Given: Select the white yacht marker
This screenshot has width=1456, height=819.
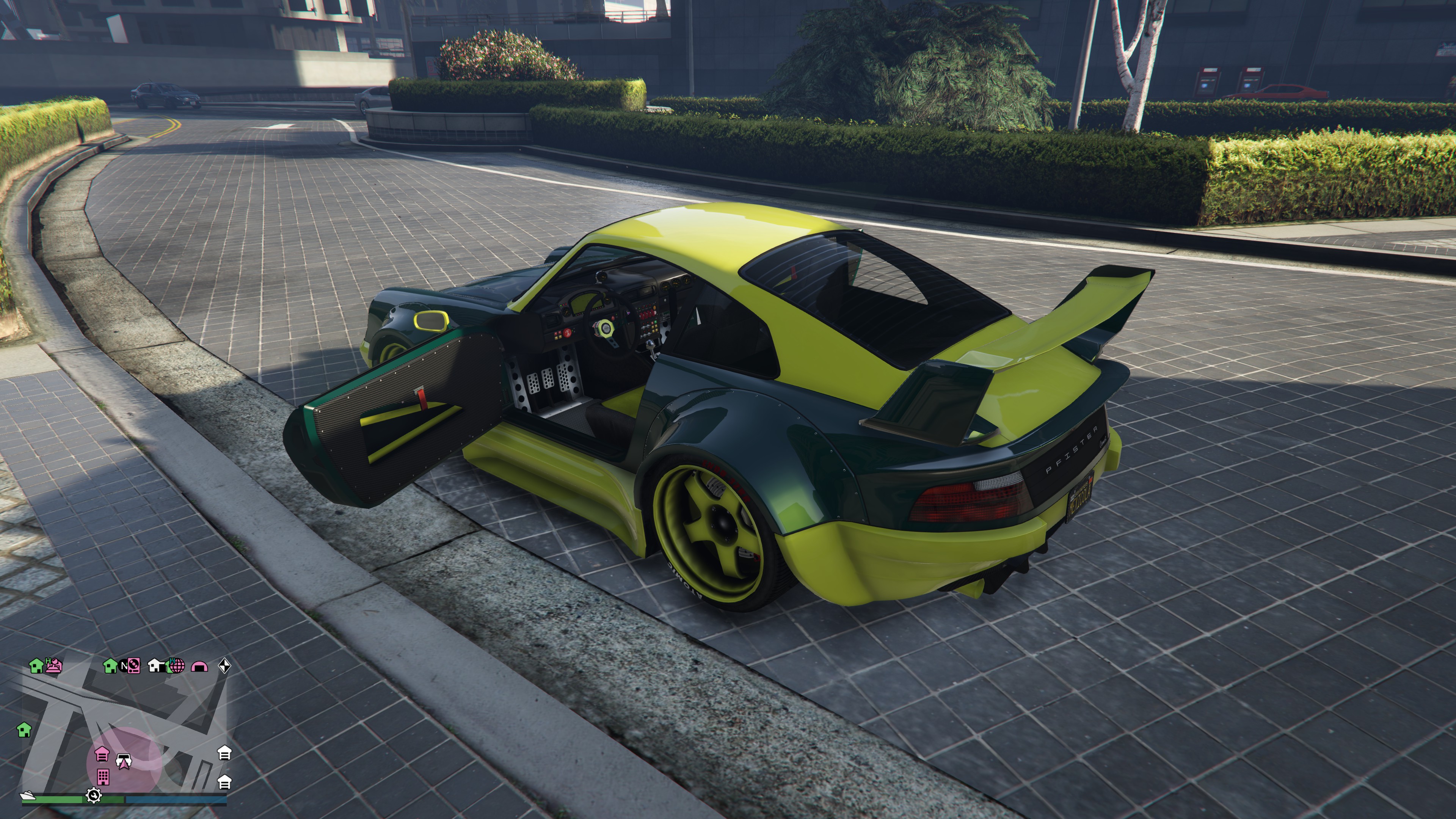Looking at the screenshot, I should click(28, 795).
